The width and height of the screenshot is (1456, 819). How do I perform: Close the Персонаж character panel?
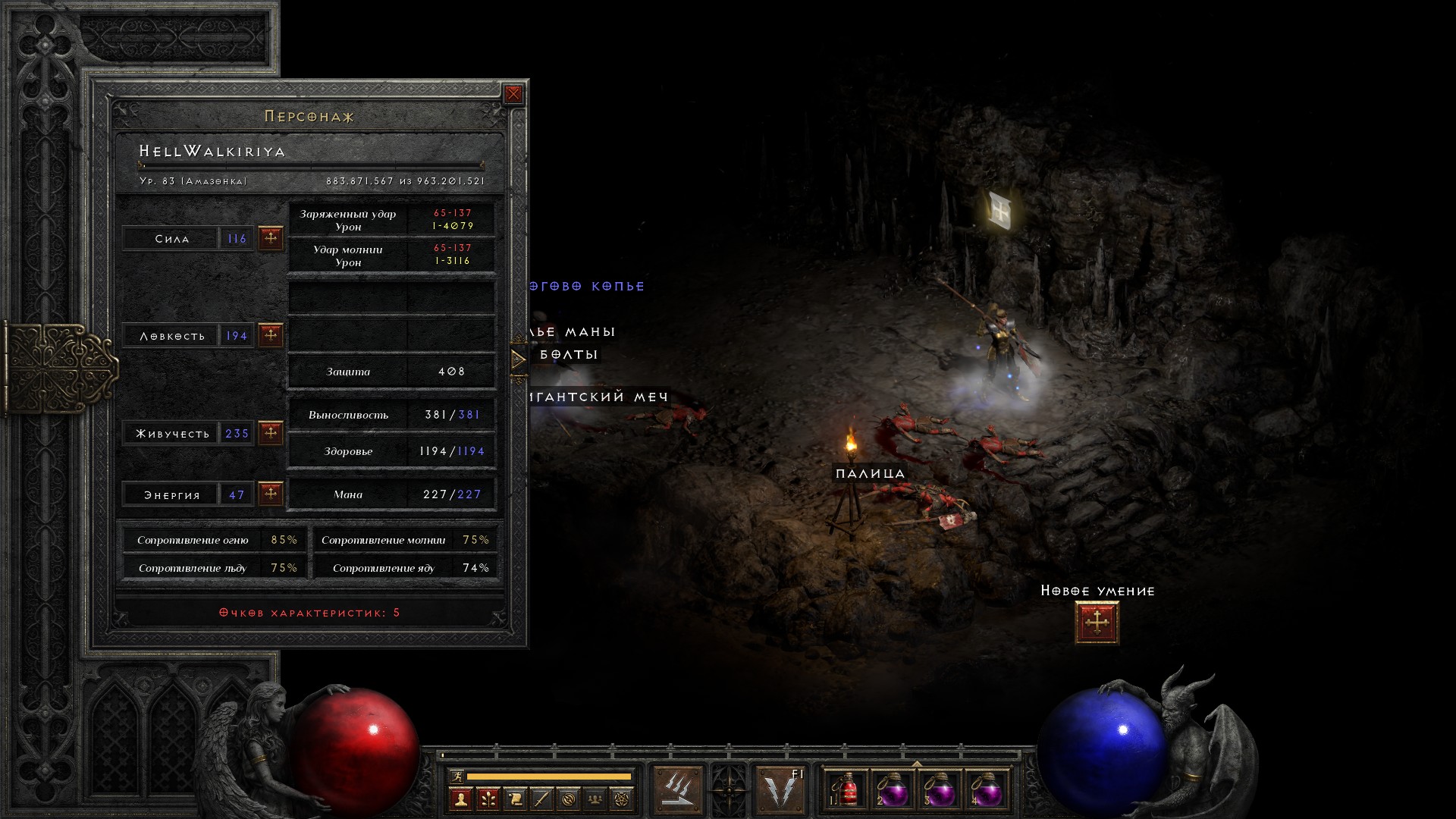pos(513,94)
